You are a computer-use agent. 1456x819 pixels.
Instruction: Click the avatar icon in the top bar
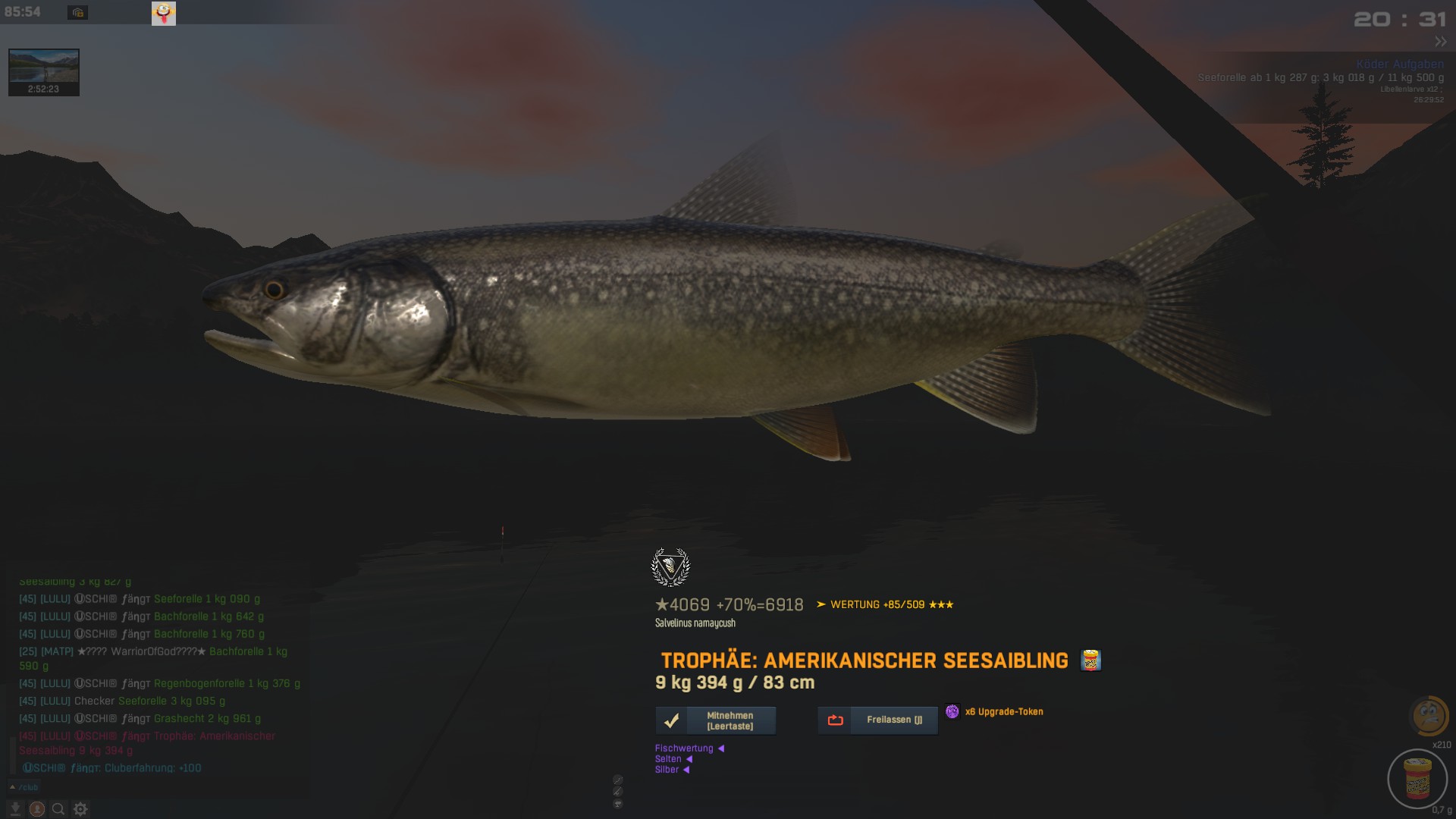tap(164, 13)
